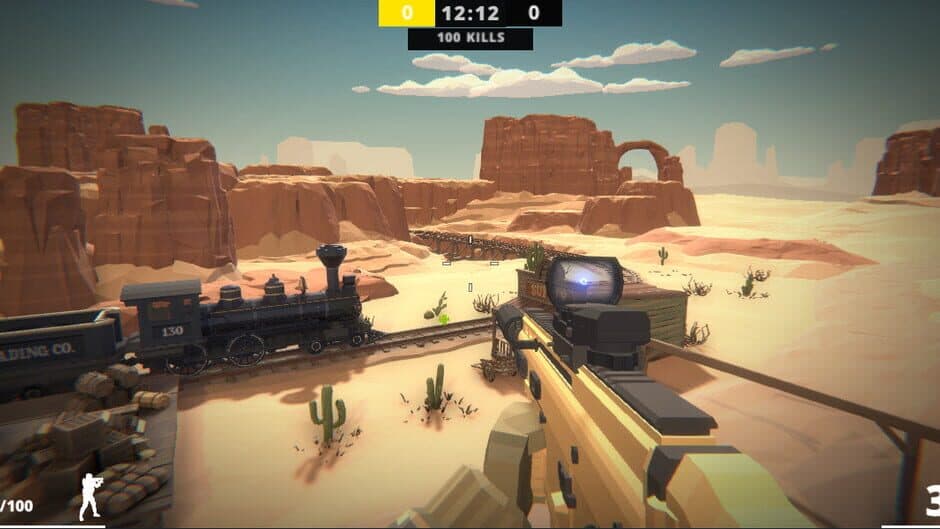Click the standing soldier stance icon
940x529 pixels.
click(x=90, y=496)
